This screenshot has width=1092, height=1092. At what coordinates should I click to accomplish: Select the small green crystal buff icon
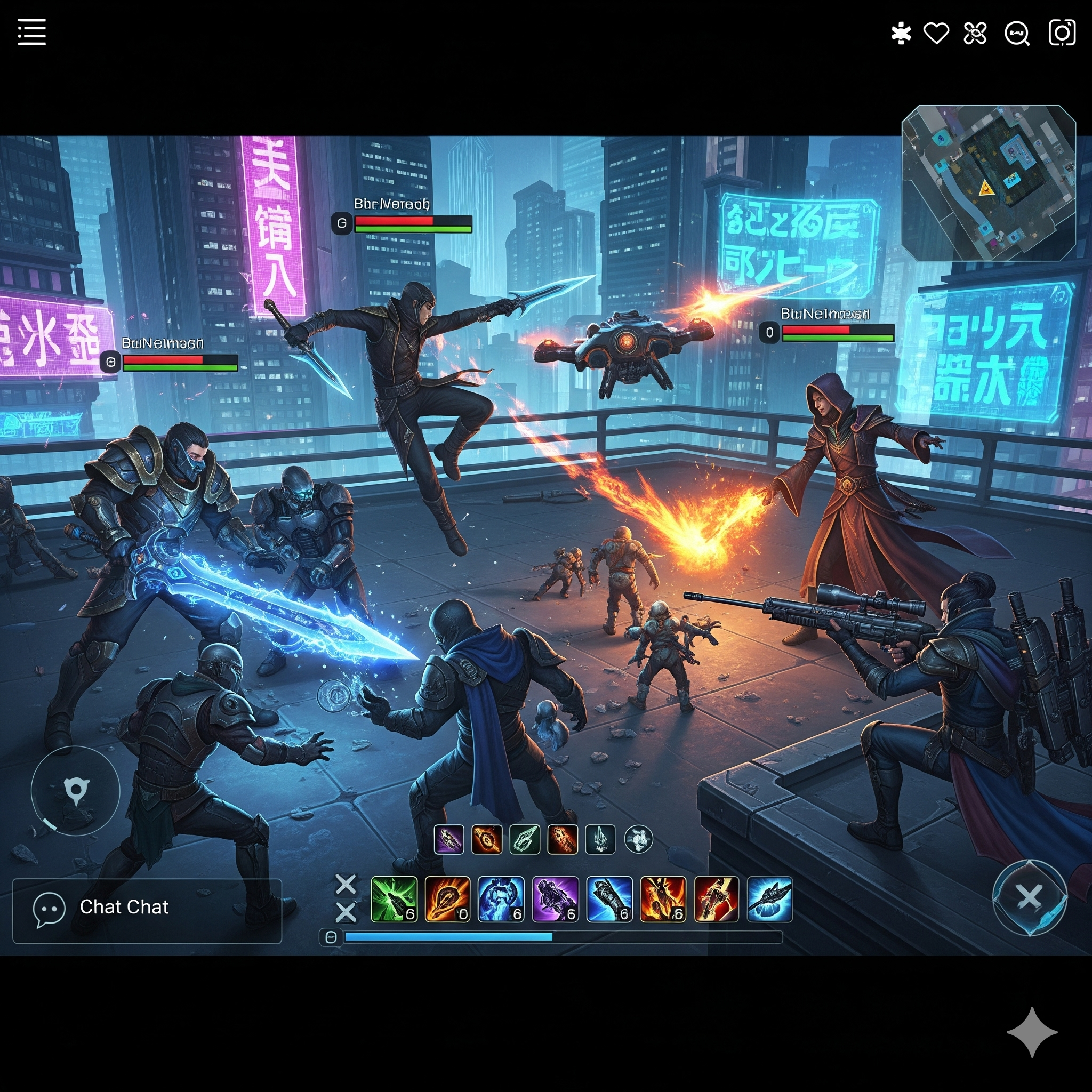(x=525, y=839)
